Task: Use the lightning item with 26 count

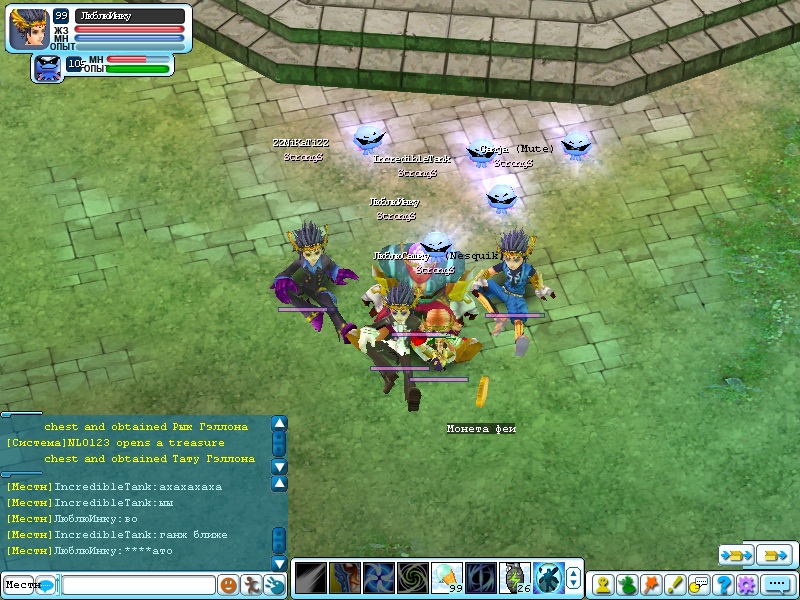Action: point(515,578)
